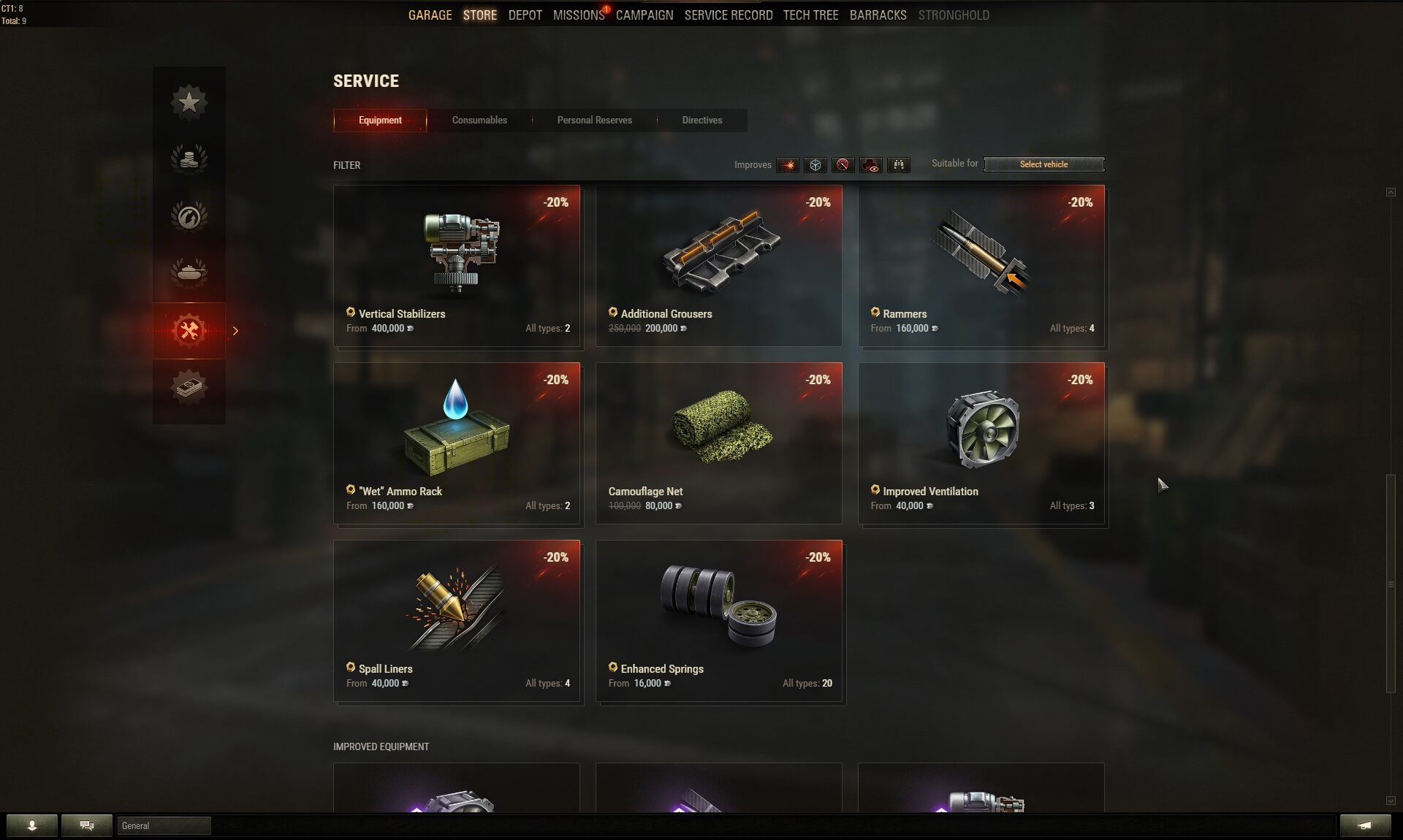The height and width of the screenshot is (840, 1403).
Task: Pick the "Wet" Ammo Rack item
Action: pyautogui.click(x=457, y=443)
